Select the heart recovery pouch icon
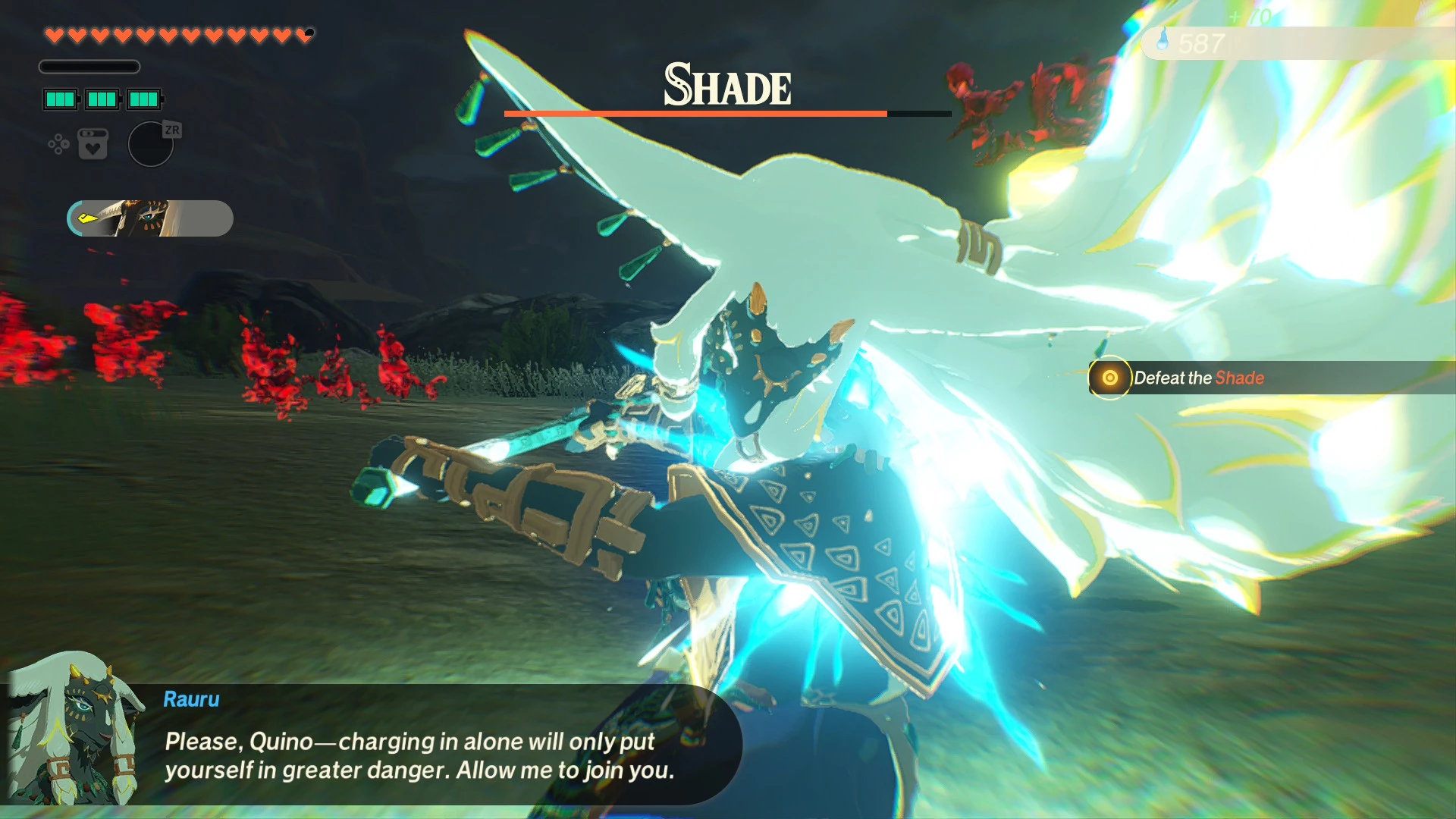 pyautogui.click(x=93, y=145)
